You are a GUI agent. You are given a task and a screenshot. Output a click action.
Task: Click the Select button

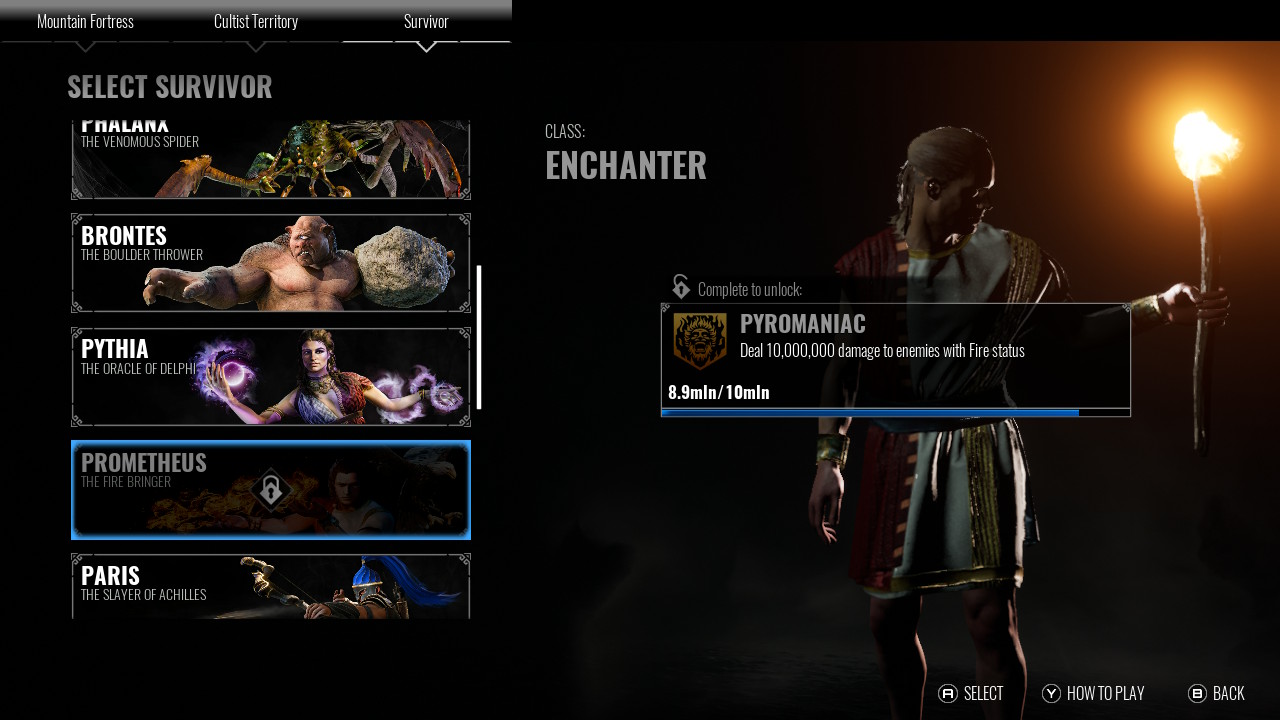pyautogui.click(x=971, y=694)
